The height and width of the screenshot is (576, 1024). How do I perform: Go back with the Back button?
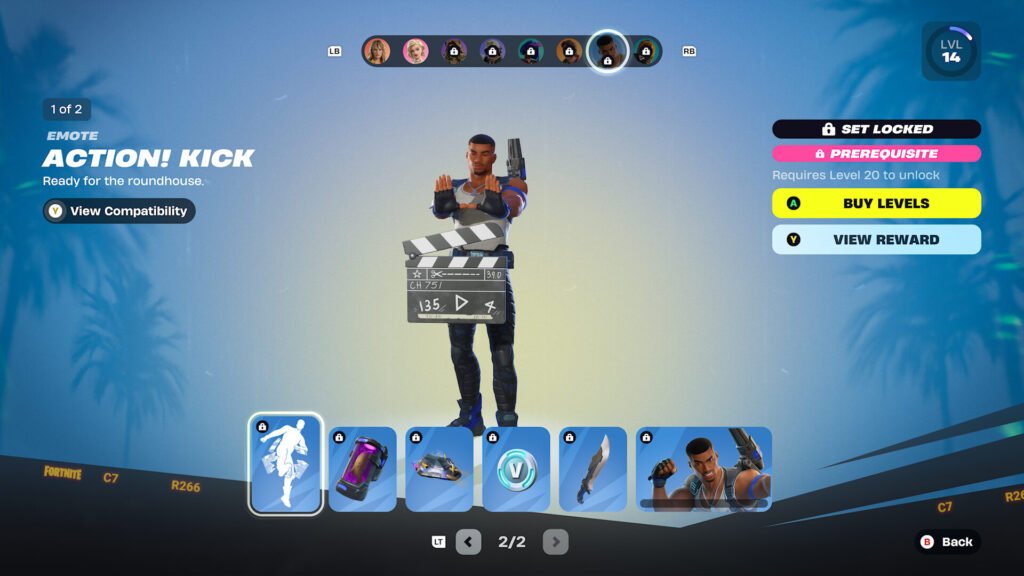click(x=947, y=542)
